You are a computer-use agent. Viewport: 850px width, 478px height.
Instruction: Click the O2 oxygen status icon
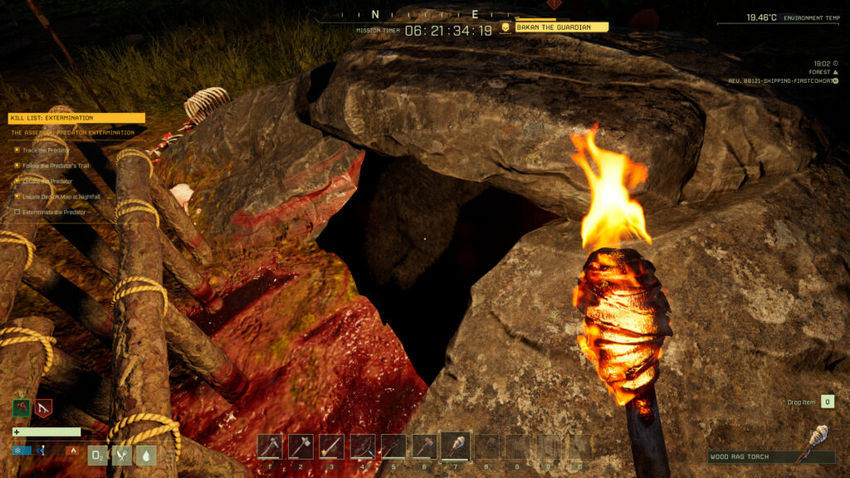[98, 455]
